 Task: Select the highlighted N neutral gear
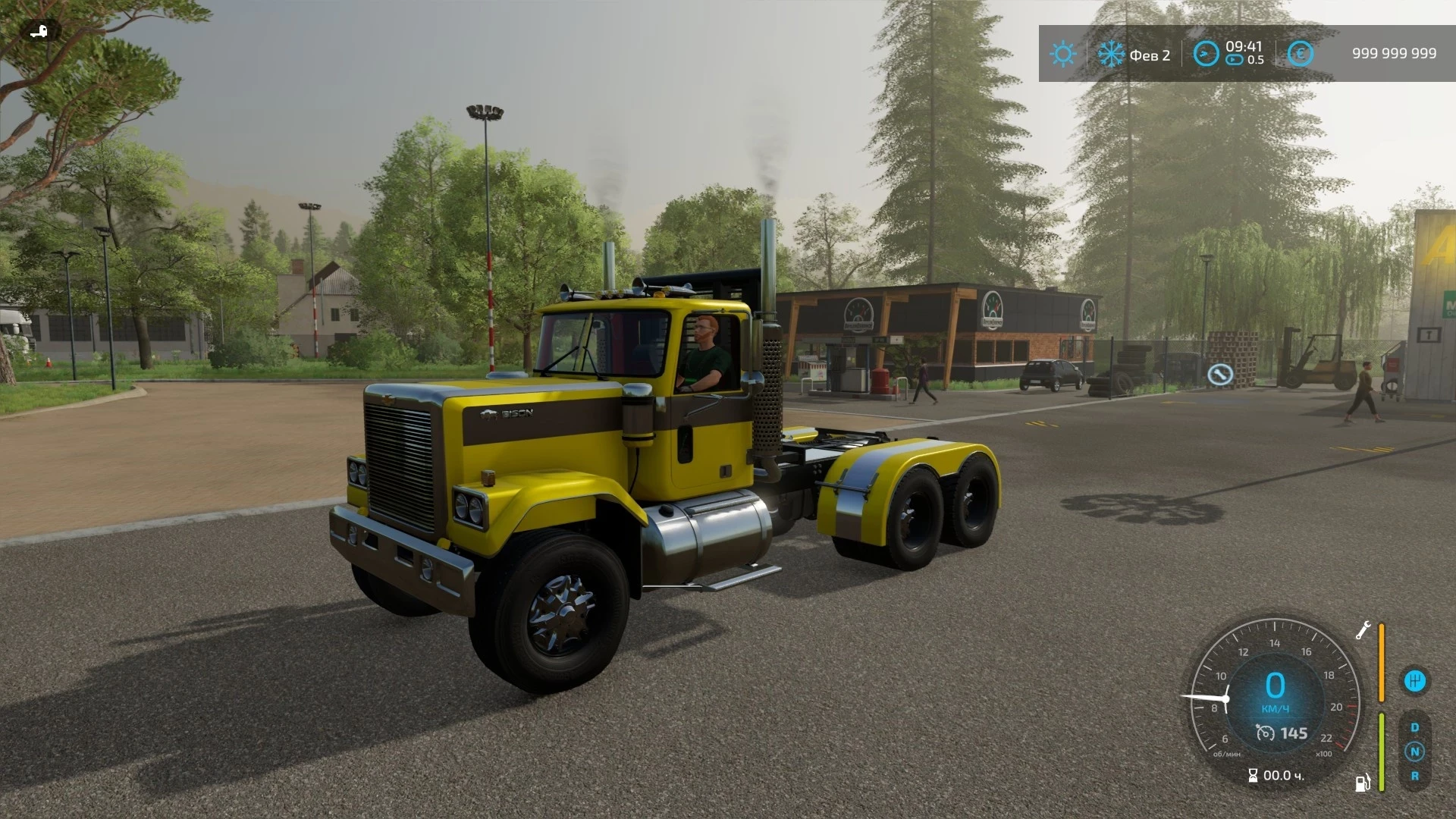[1415, 752]
